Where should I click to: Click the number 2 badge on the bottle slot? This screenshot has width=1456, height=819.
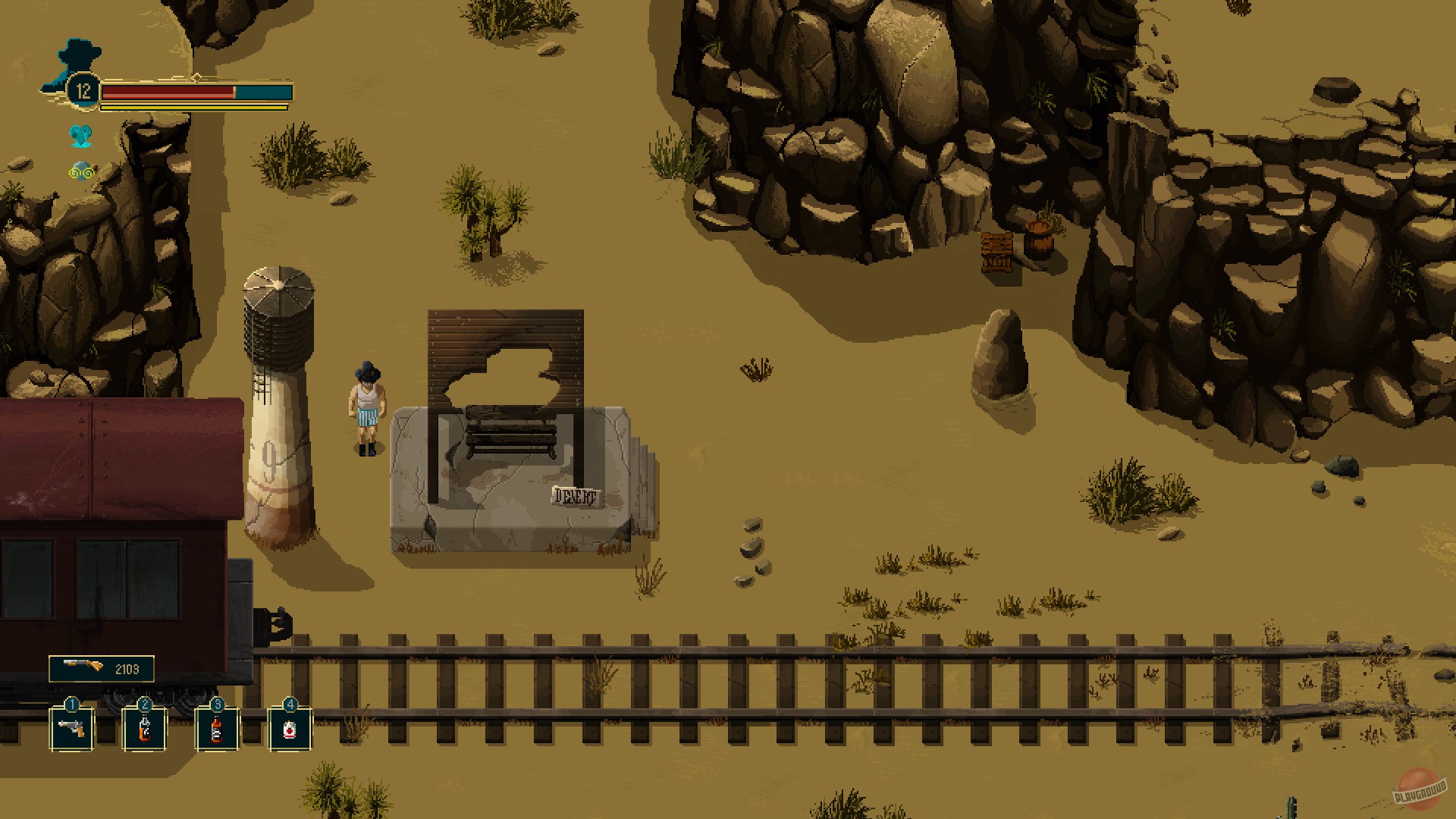pyautogui.click(x=144, y=704)
